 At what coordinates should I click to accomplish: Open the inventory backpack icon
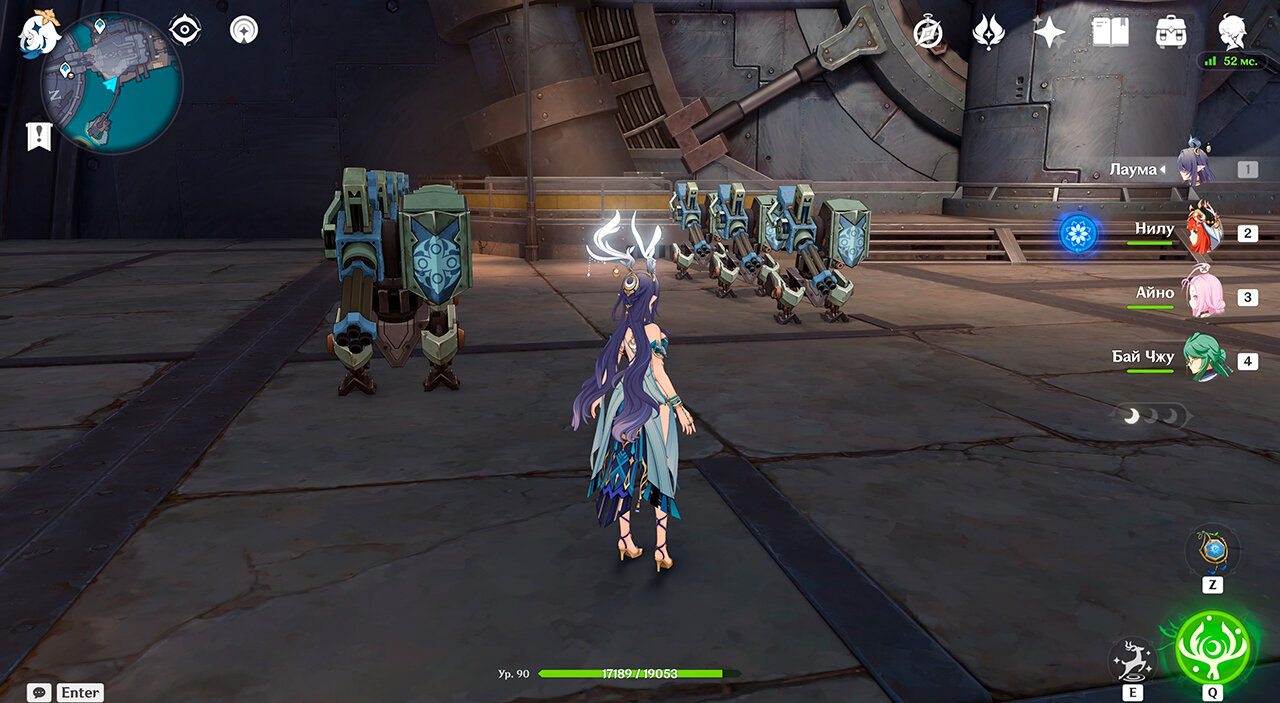tap(1171, 33)
